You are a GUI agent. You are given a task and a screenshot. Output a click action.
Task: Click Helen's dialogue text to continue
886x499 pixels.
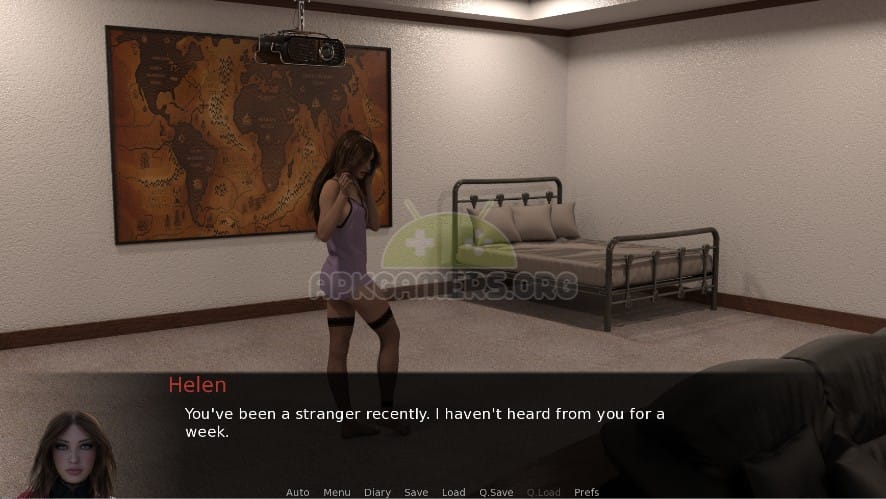(424, 422)
